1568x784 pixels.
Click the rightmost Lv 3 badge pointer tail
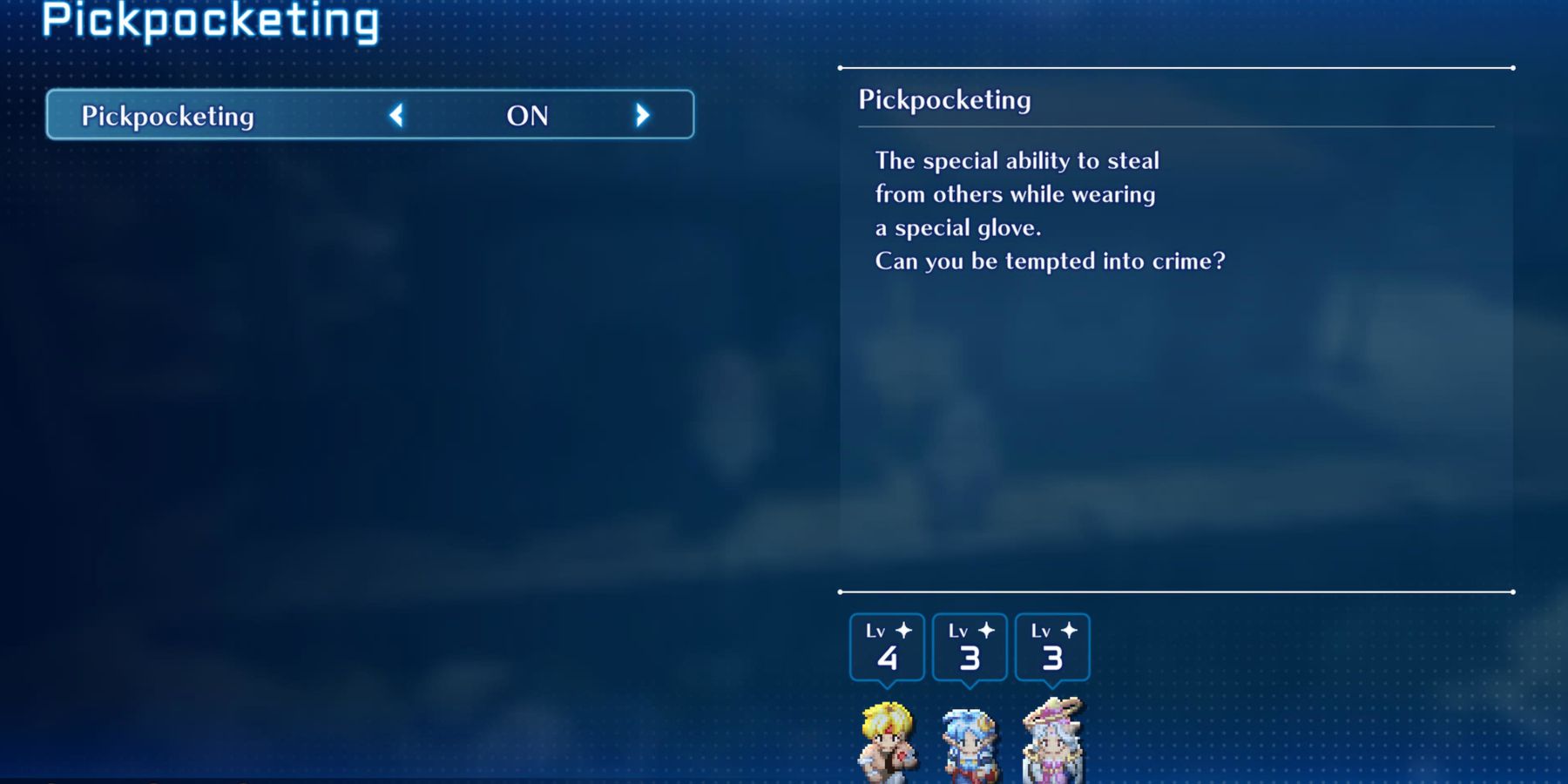tap(1053, 684)
